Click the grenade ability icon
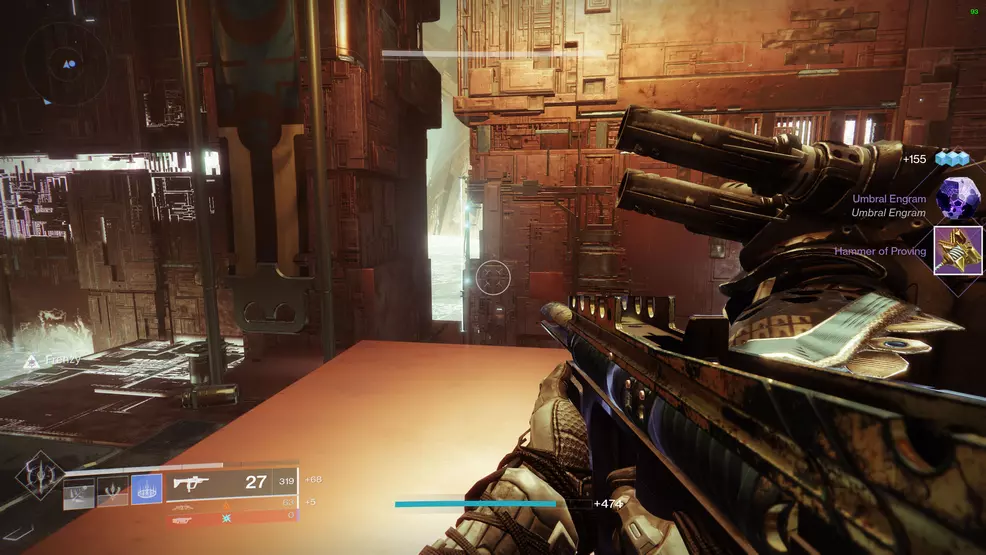Image resolution: width=986 pixels, height=555 pixels. [x=79, y=492]
